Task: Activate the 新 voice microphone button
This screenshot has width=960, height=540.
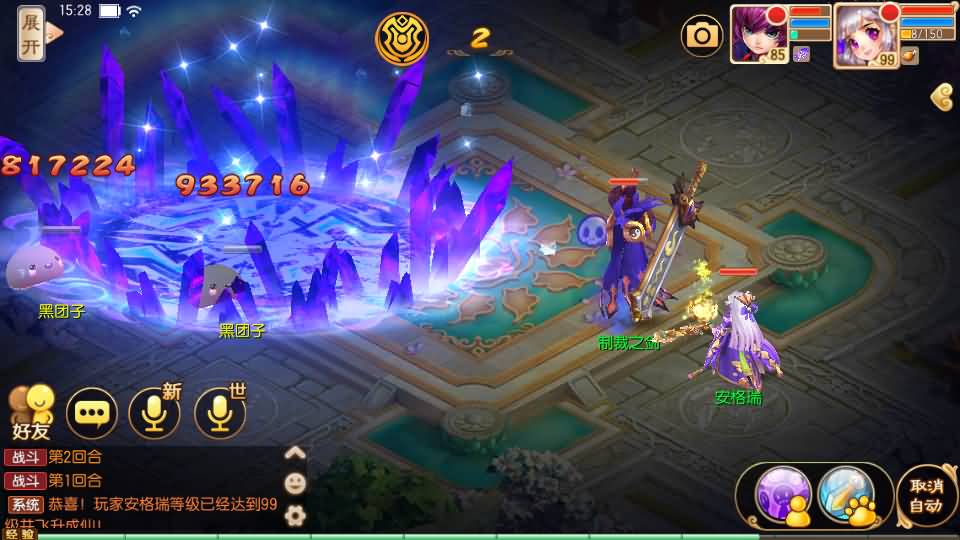Action: tap(155, 413)
